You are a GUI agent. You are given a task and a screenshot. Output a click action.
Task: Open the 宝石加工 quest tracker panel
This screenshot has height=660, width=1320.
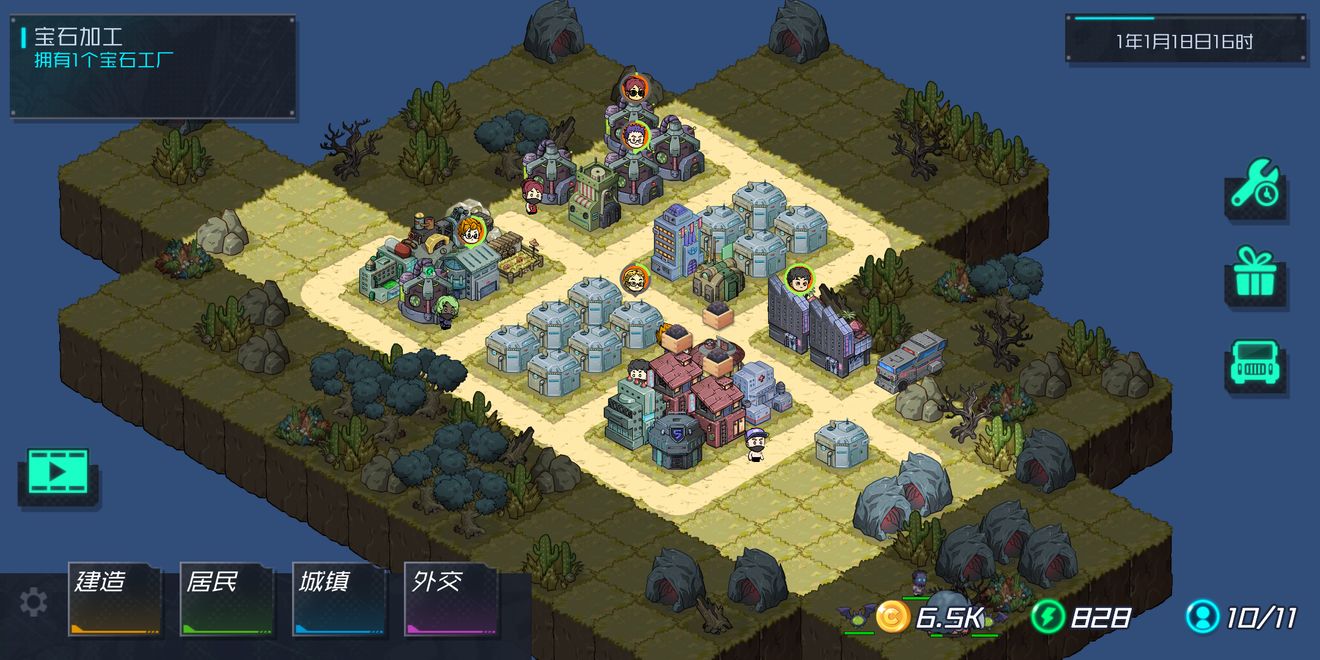[153, 66]
